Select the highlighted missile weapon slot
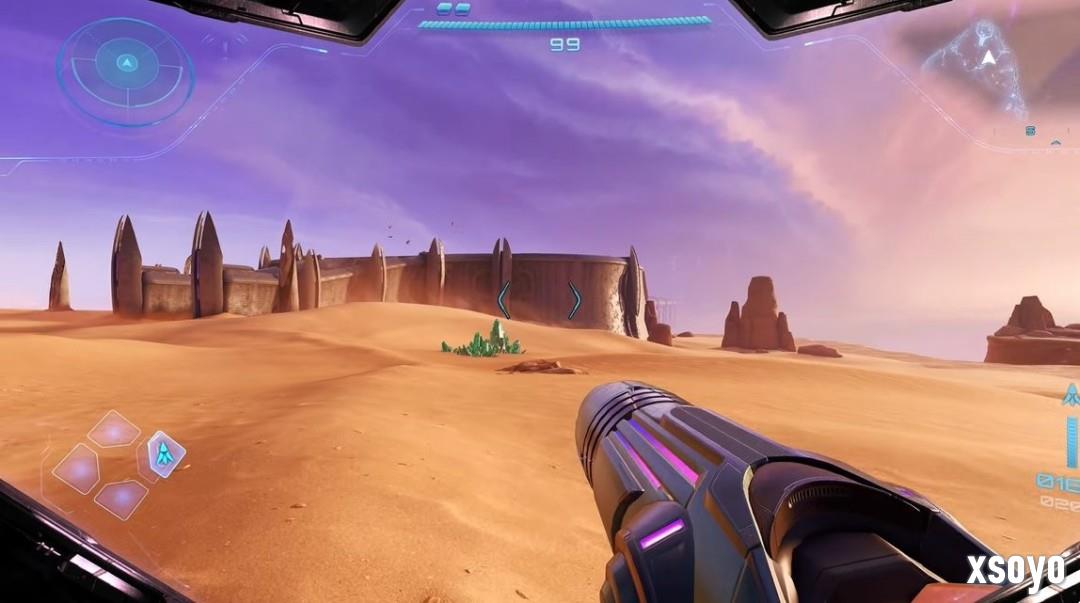The width and height of the screenshot is (1080, 603). pos(165,454)
